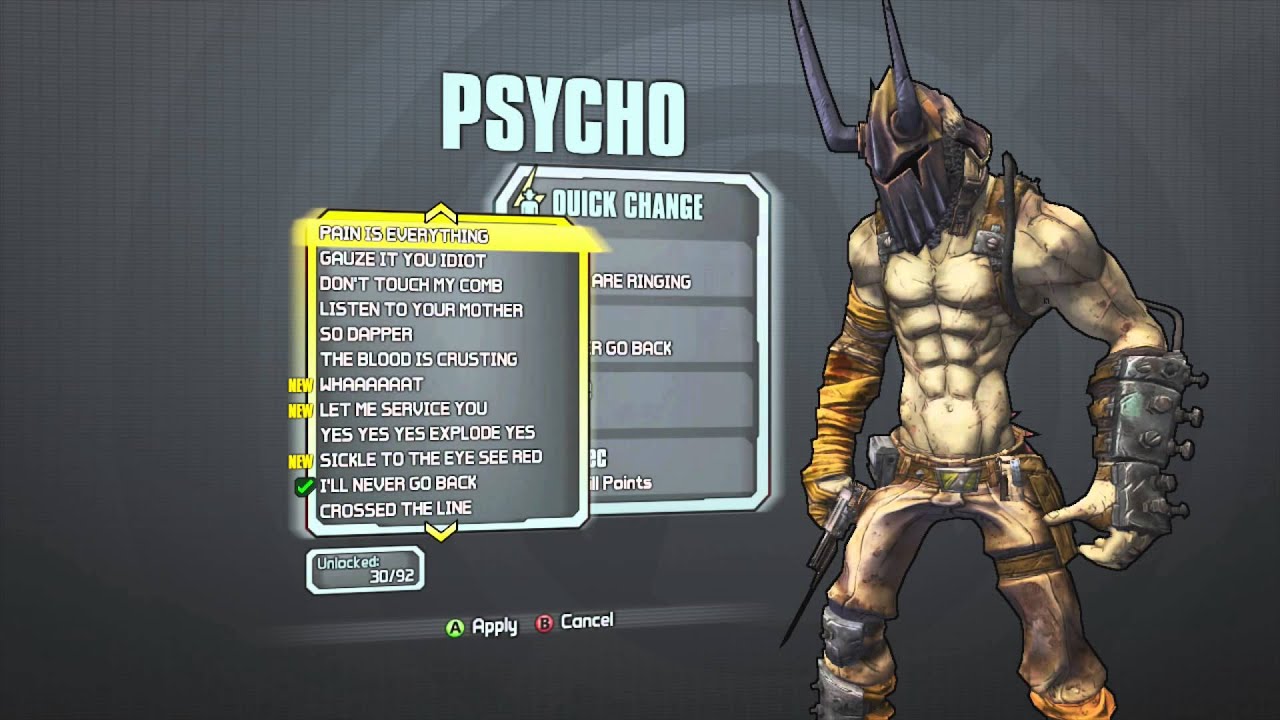The image size is (1280, 720).
Task: Pick Don't Touch My Comb option
Action: 411,285
